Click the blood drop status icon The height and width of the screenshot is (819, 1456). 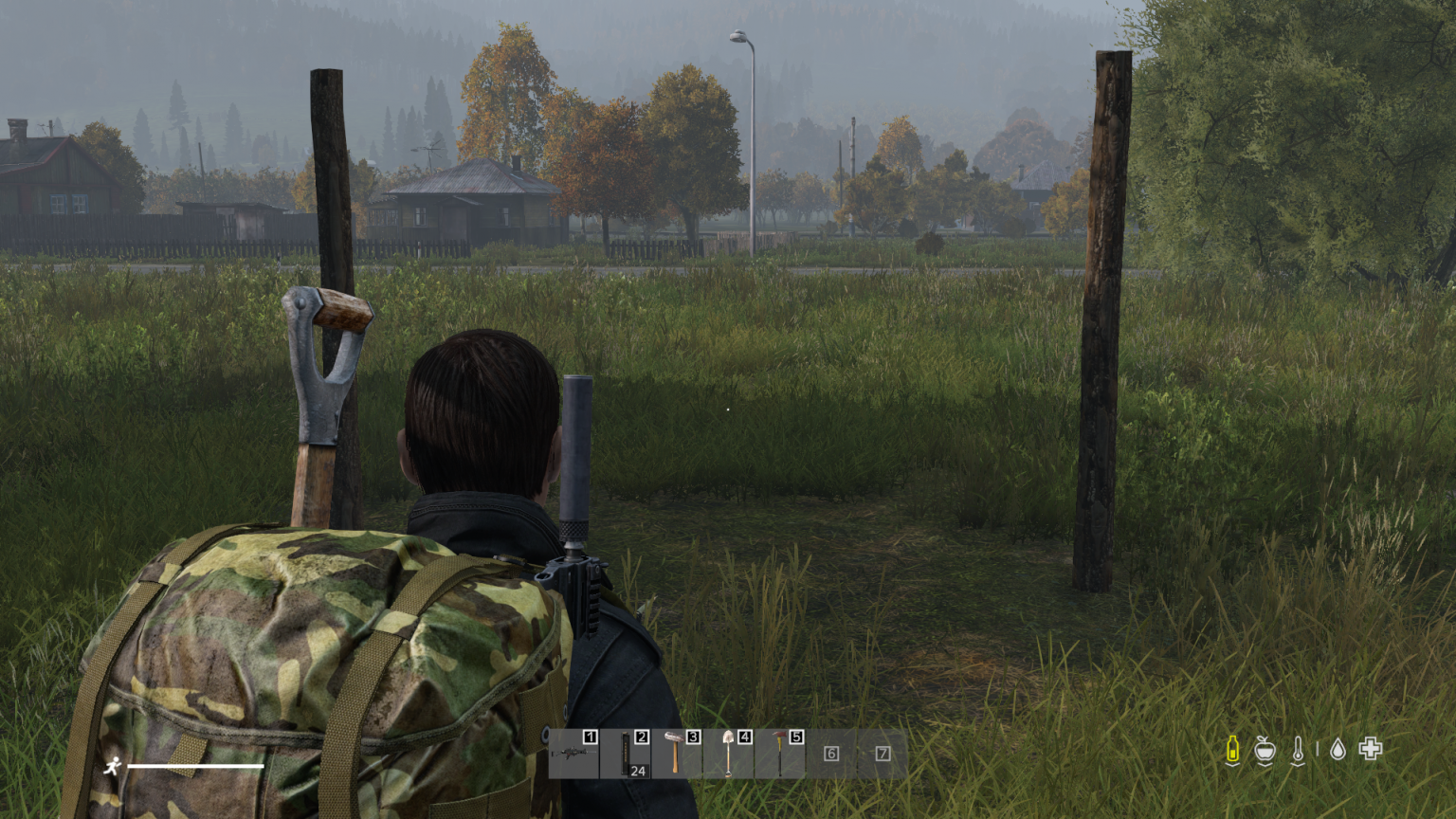[1338, 750]
